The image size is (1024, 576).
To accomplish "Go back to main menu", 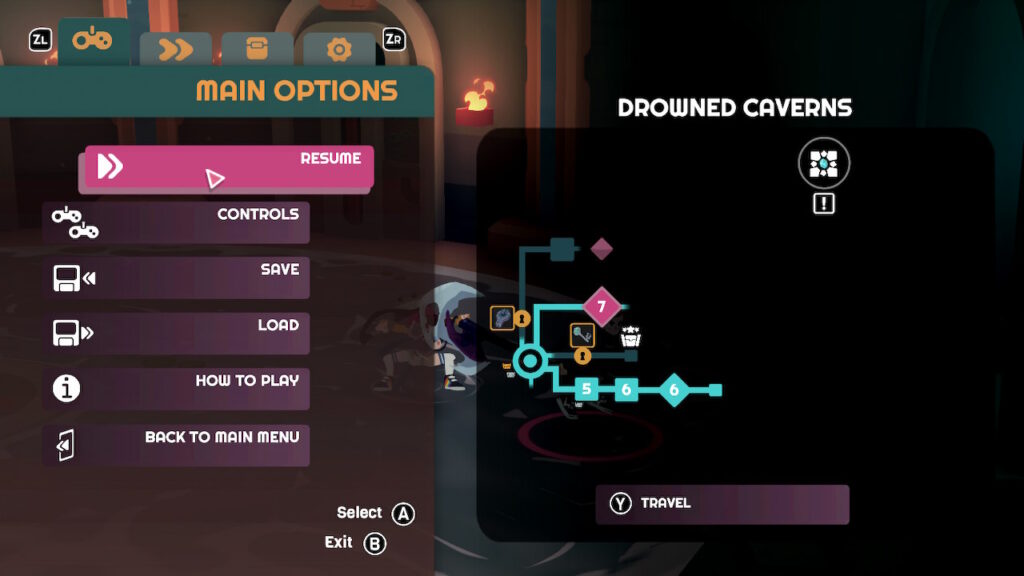I will [176, 443].
